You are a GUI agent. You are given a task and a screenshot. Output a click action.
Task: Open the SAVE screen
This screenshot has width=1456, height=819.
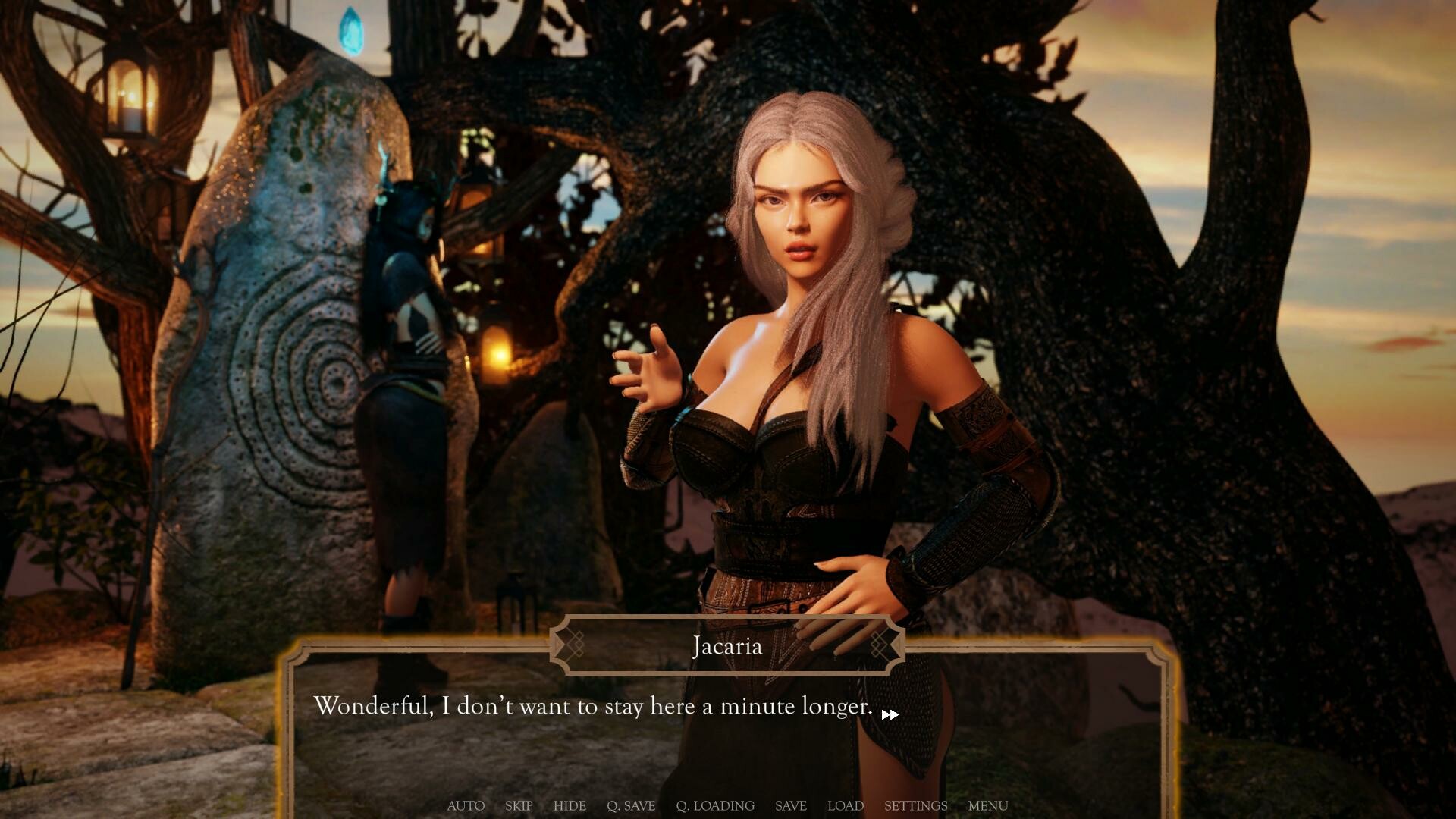[790, 806]
